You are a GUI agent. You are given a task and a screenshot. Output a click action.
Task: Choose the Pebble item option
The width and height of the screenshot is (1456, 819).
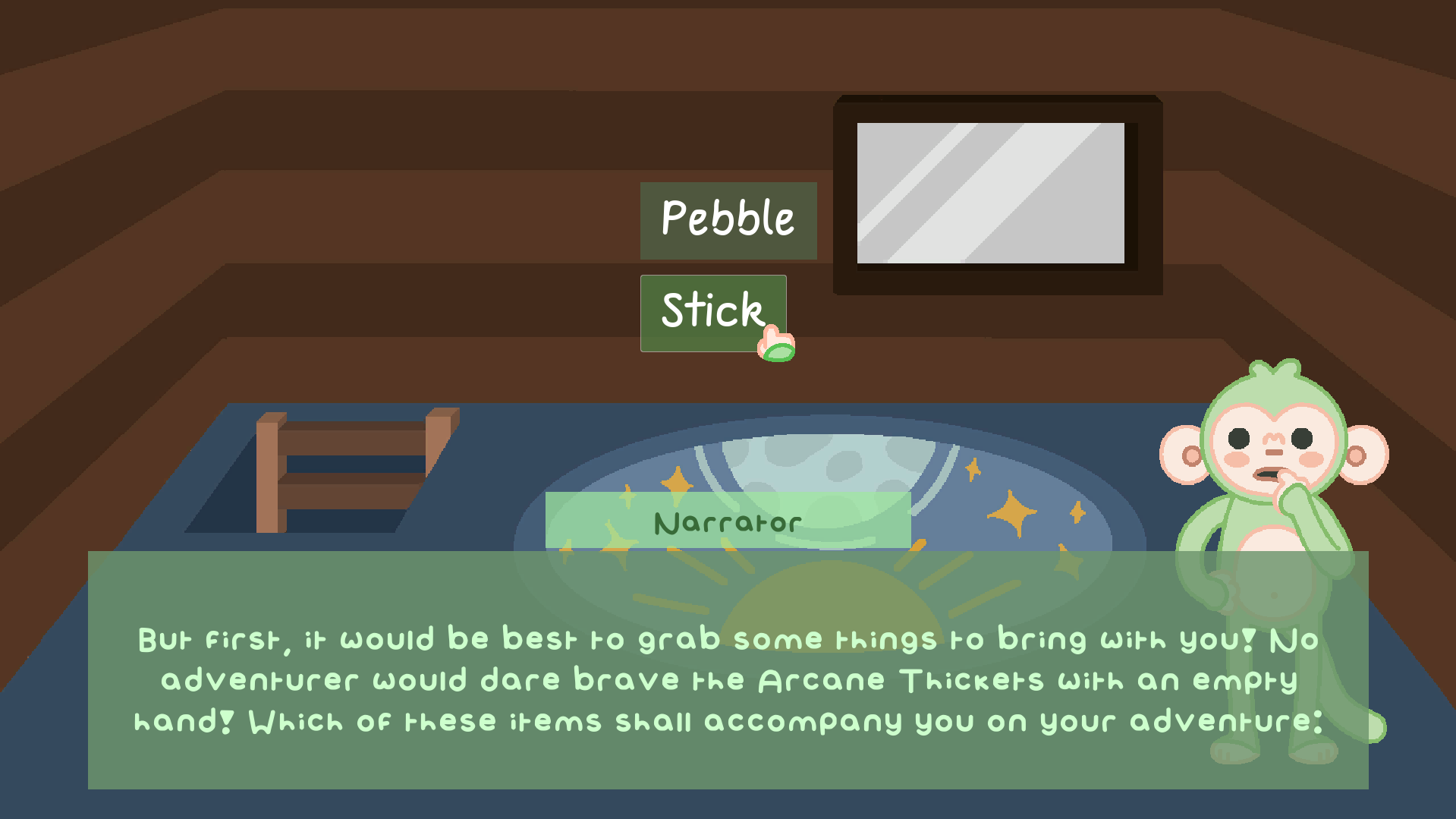click(728, 220)
